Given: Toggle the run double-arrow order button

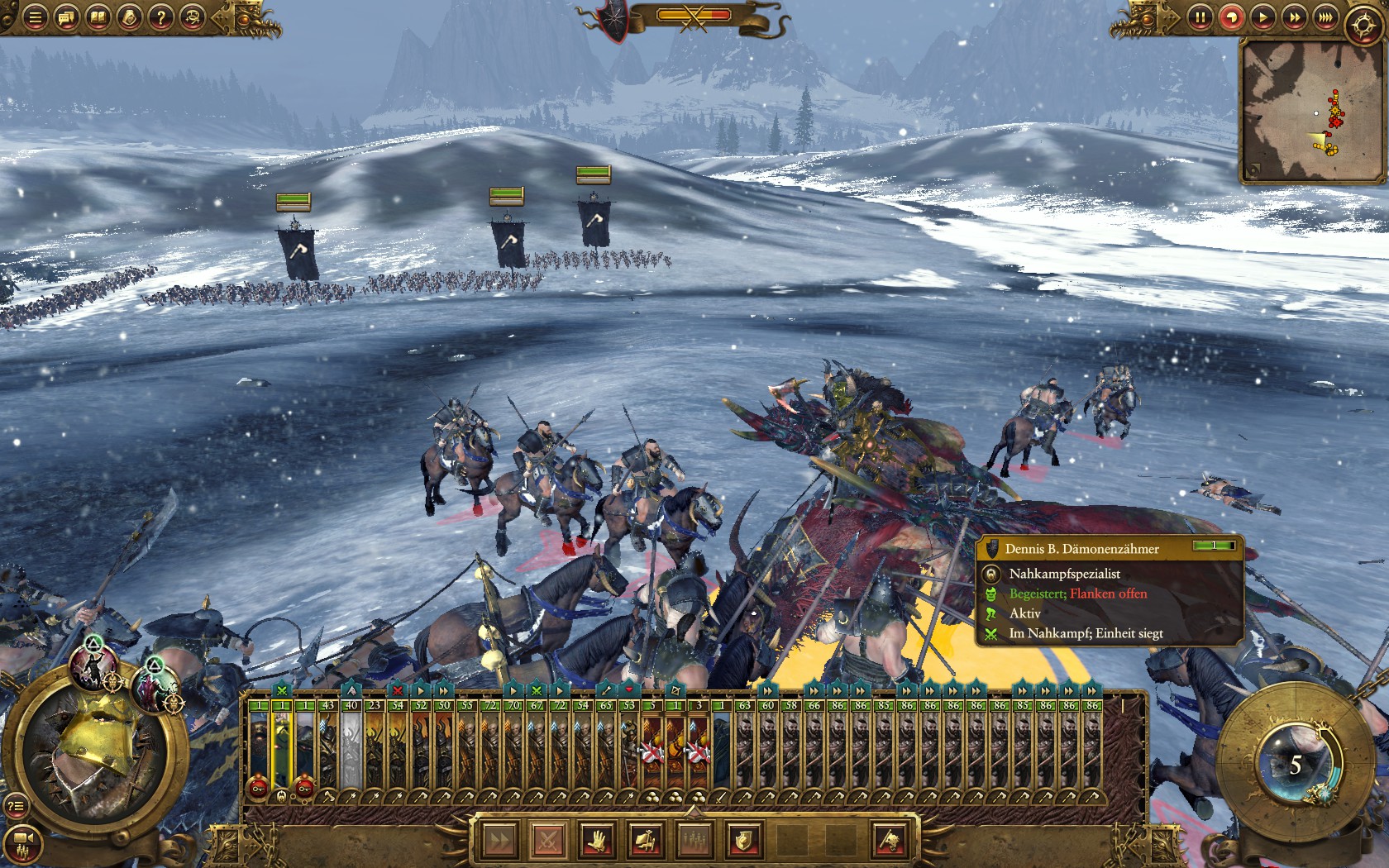Looking at the screenshot, I should click(x=499, y=841).
